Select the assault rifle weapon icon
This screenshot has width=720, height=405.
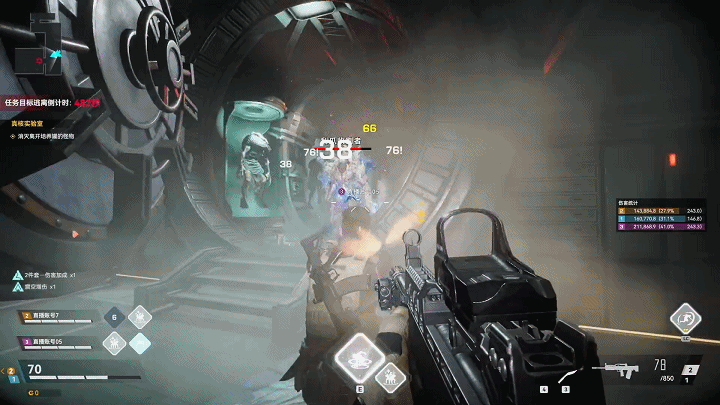coord(615,369)
